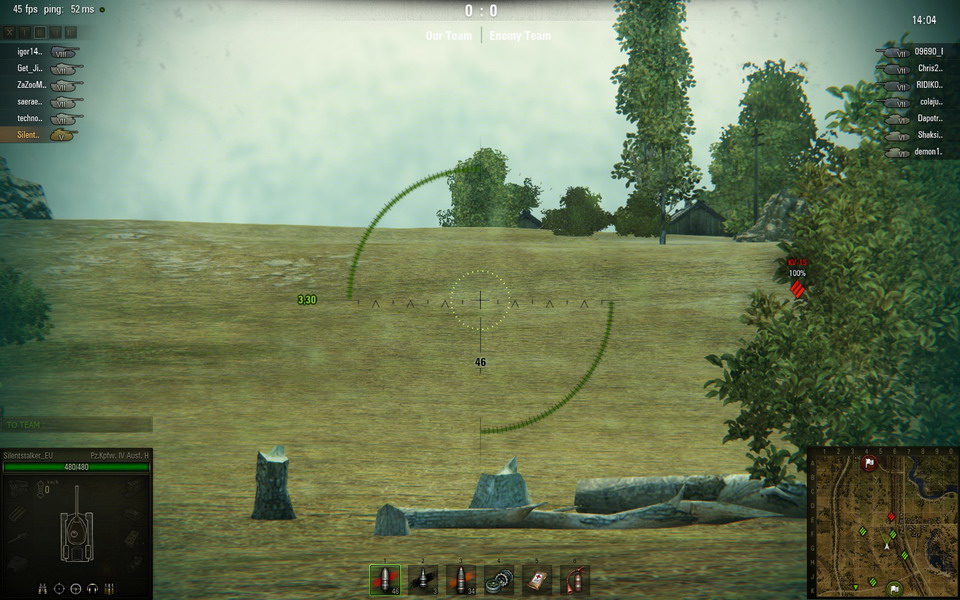Open the TO TEAM chat box

coord(77,425)
